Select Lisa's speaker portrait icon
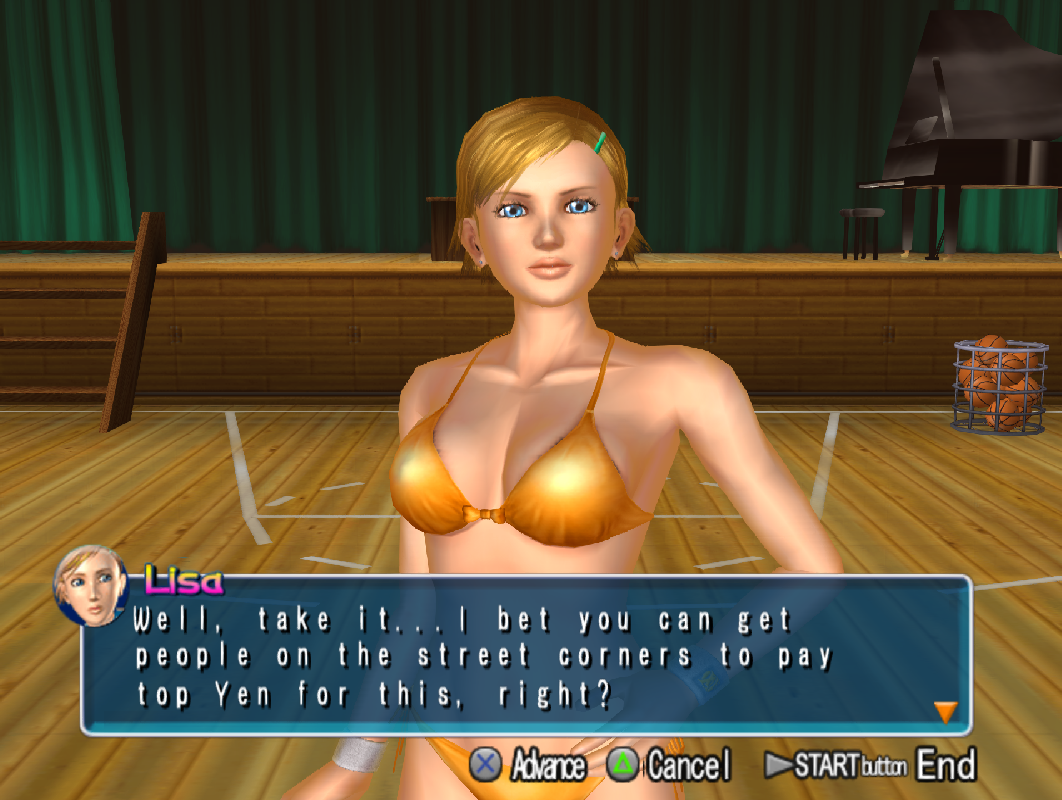 click(90, 586)
